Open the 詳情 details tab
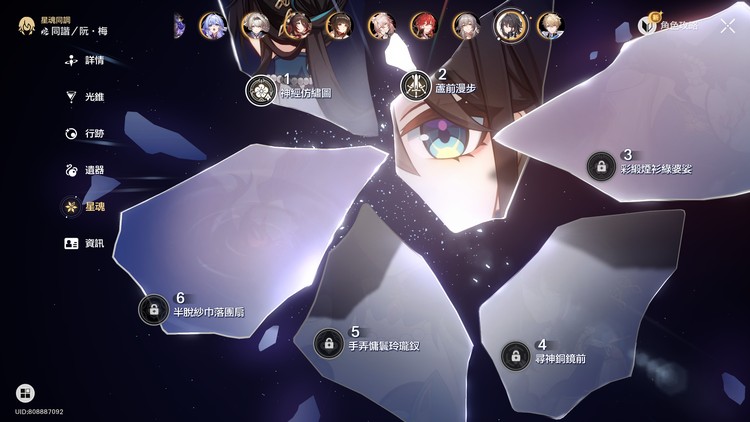 tap(86, 60)
